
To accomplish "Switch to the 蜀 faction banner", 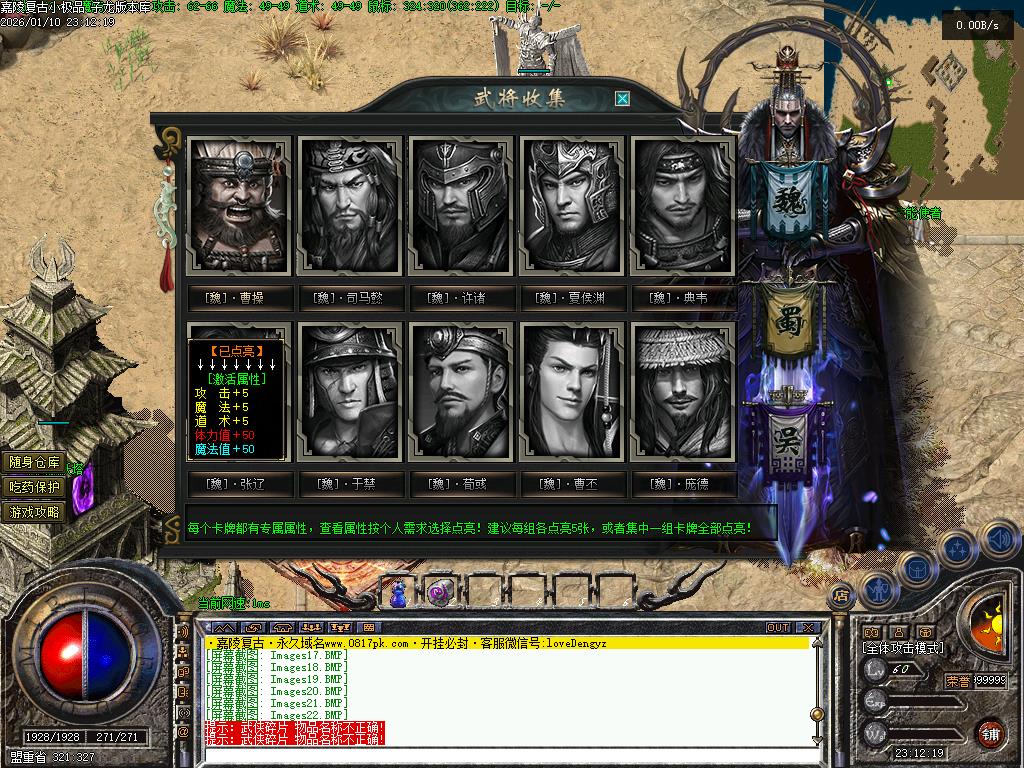I will coord(790,322).
